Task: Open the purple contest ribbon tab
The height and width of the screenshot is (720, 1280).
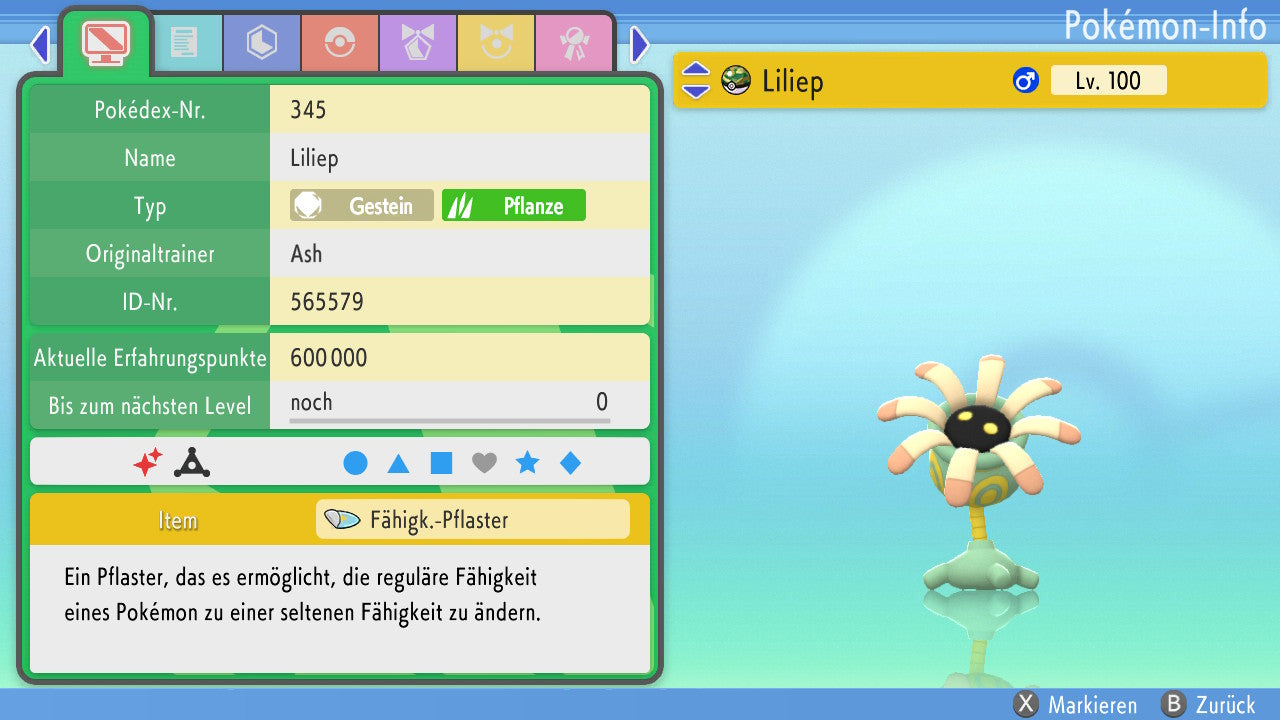Action: [417, 42]
